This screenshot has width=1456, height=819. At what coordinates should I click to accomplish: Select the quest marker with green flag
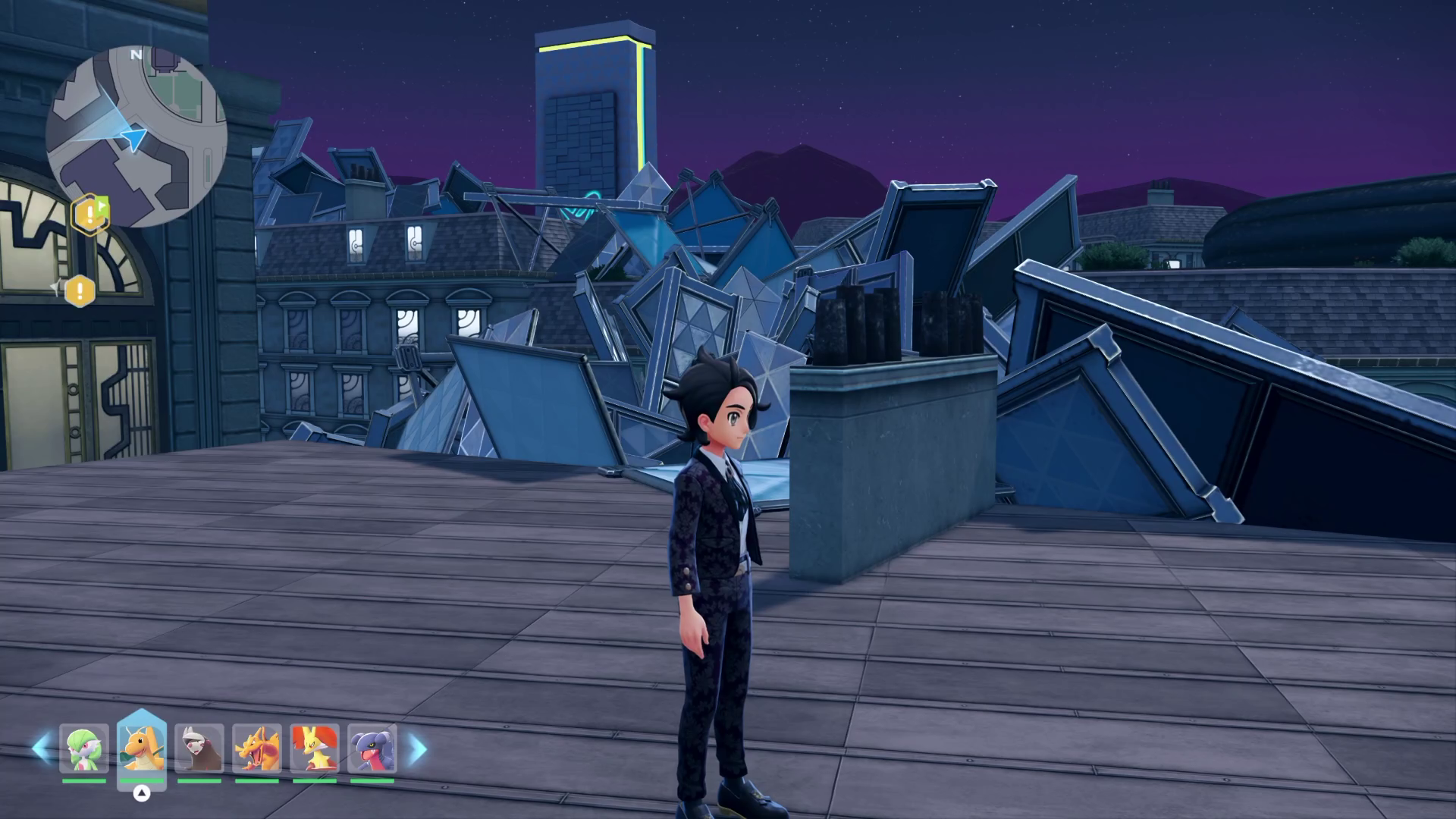pos(90,215)
